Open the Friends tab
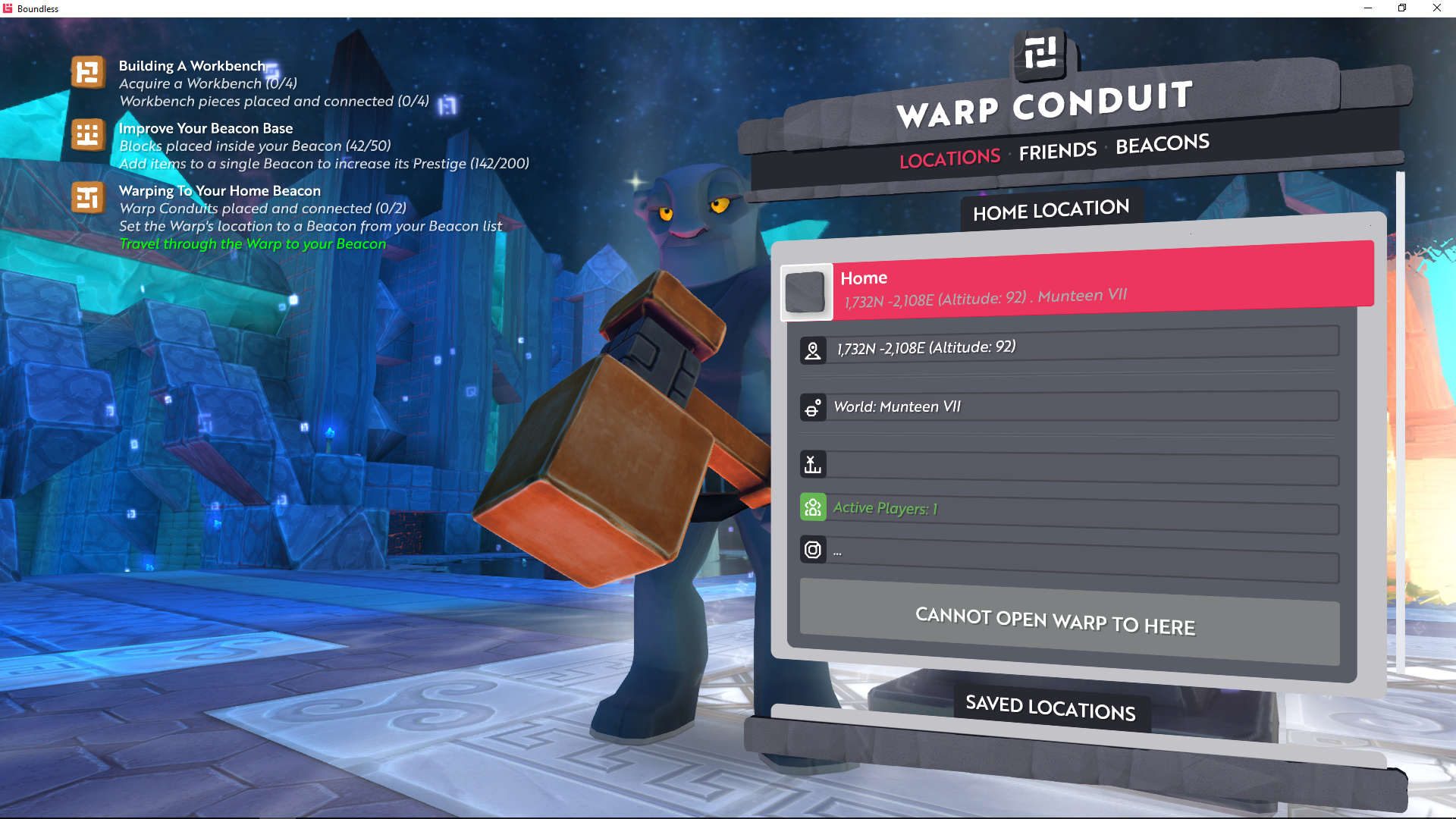1456x819 pixels. click(x=1057, y=152)
